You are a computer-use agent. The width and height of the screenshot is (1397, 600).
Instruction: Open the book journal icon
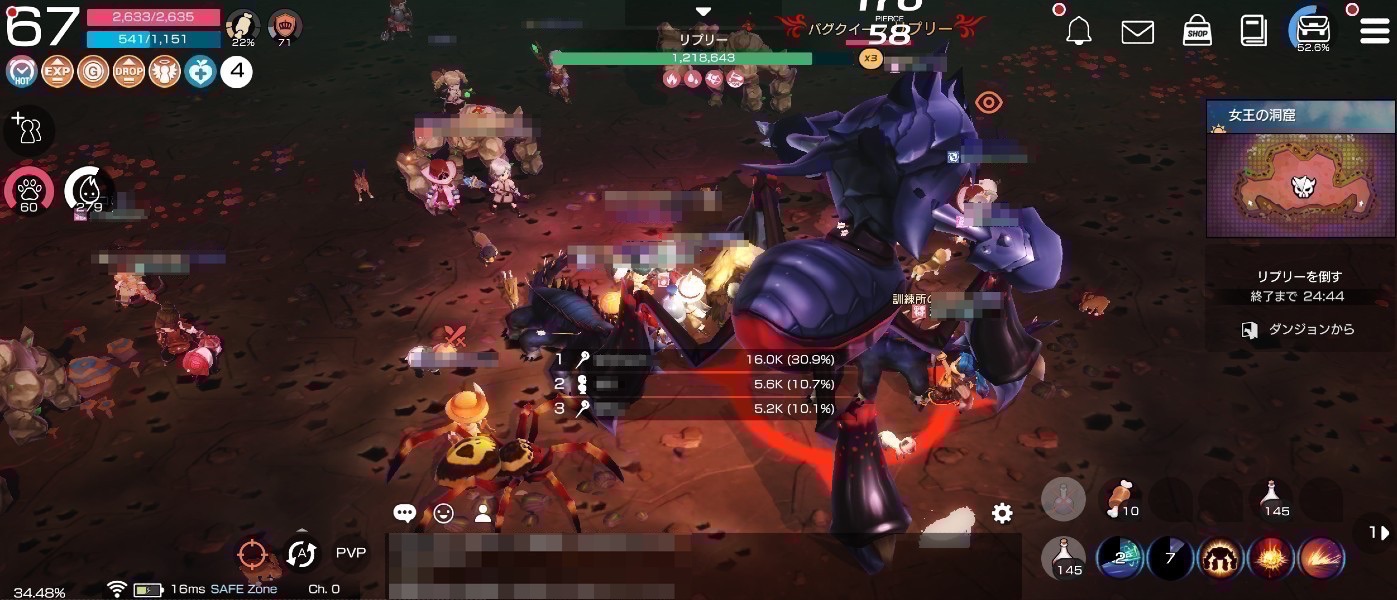click(x=1253, y=31)
